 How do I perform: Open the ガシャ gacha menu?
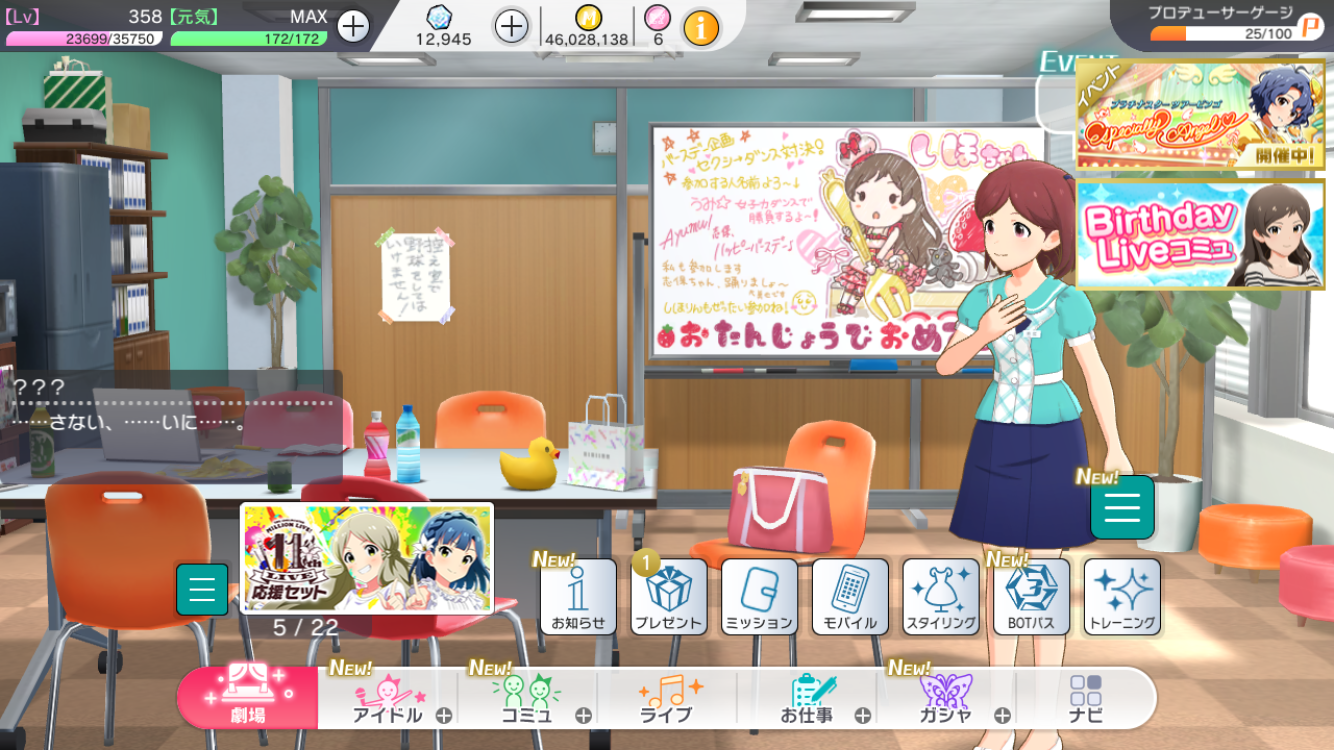point(946,698)
